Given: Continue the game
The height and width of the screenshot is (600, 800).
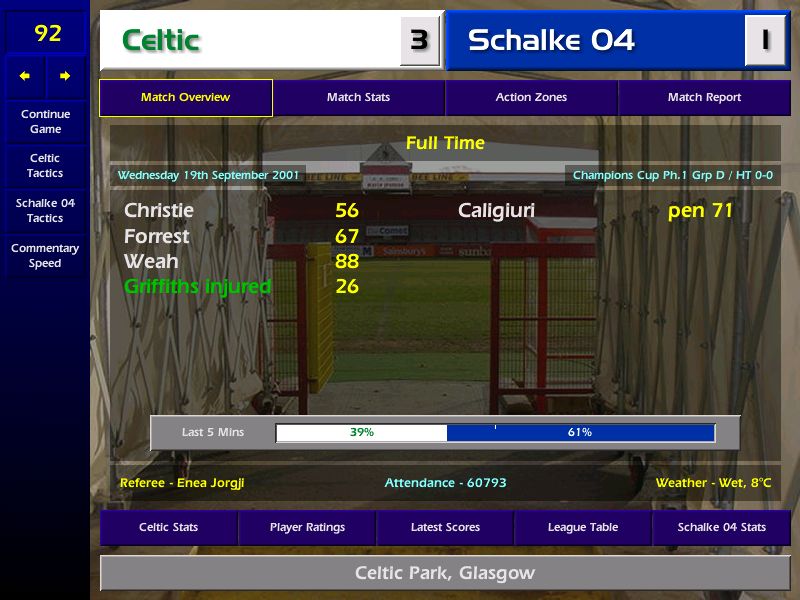Looking at the screenshot, I should 45,122.
